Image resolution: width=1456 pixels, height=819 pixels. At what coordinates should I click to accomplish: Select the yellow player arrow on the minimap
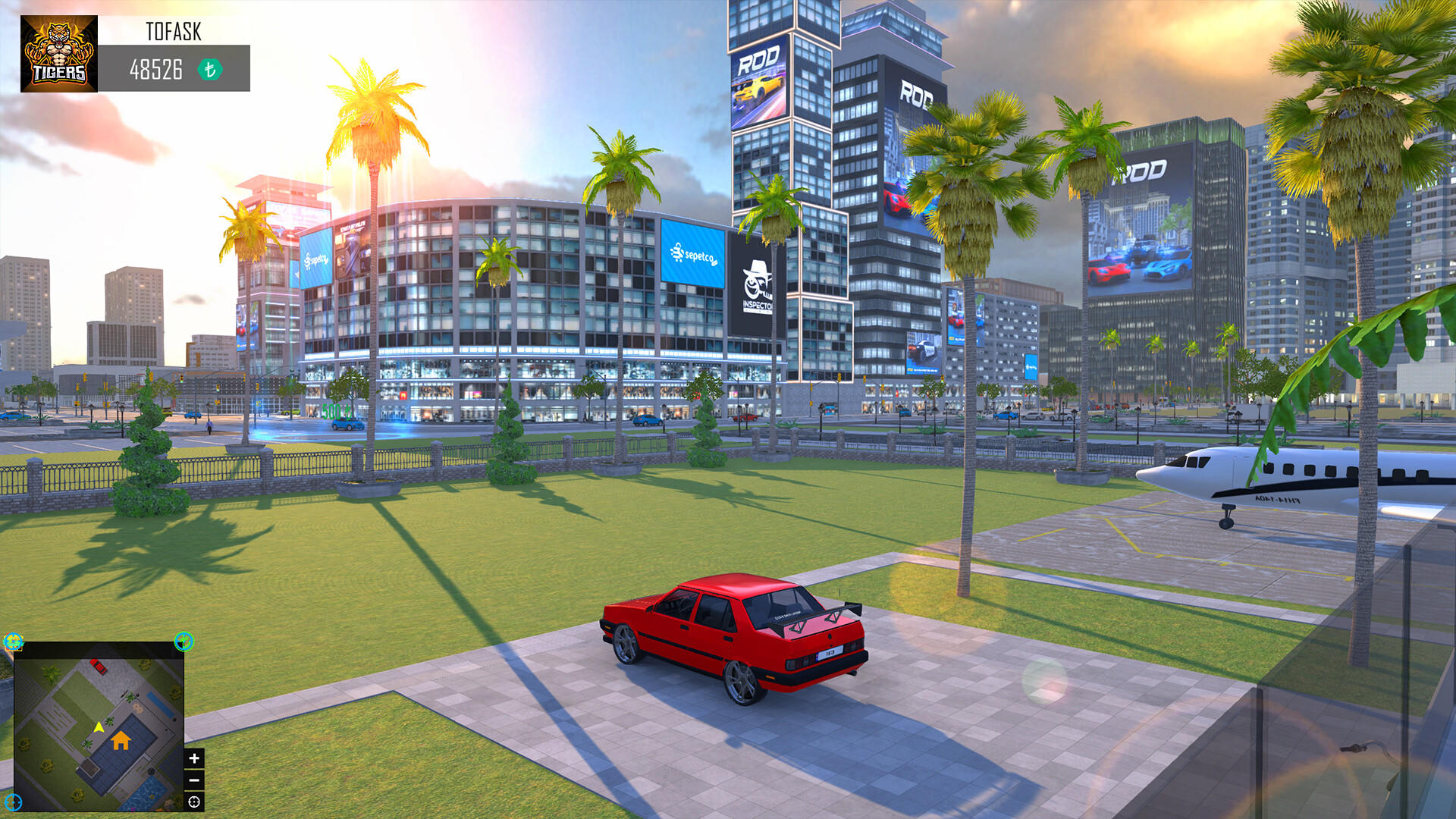point(99,726)
